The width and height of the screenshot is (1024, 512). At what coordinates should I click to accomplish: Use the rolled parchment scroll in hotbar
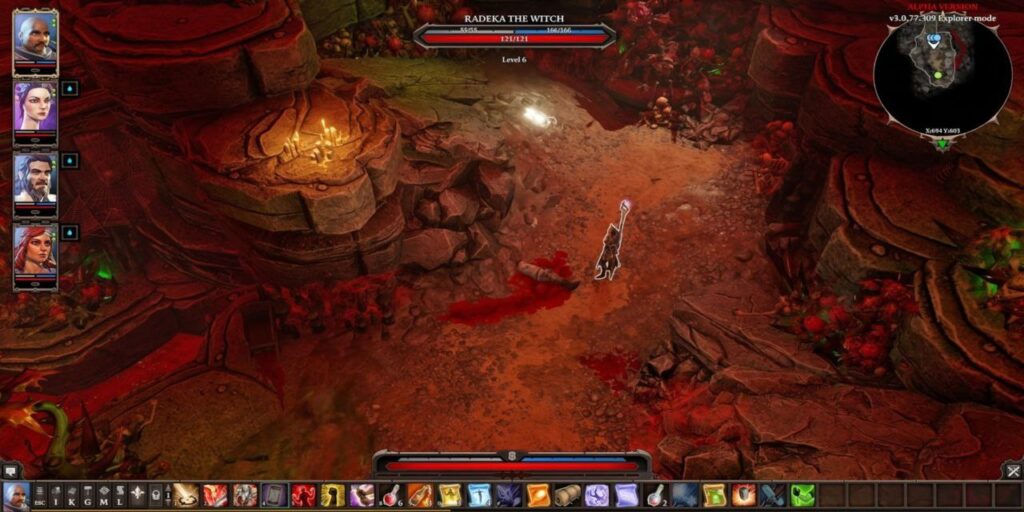coord(568,495)
